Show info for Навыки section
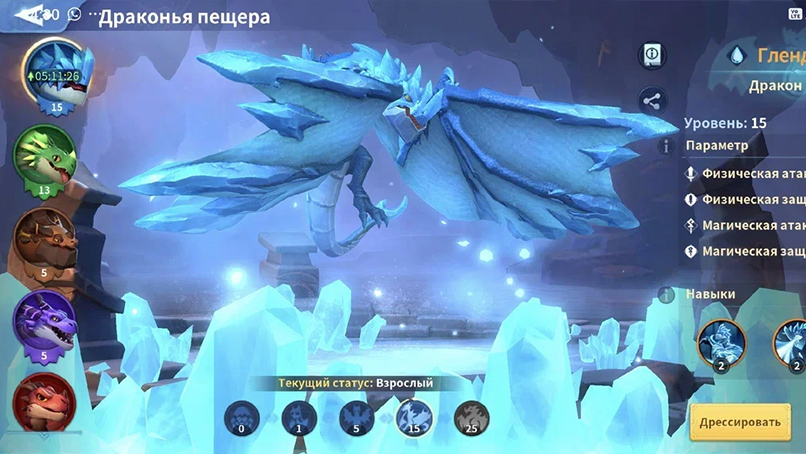Image resolution: width=806 pixels, height=454 pixels. (666, 294)
